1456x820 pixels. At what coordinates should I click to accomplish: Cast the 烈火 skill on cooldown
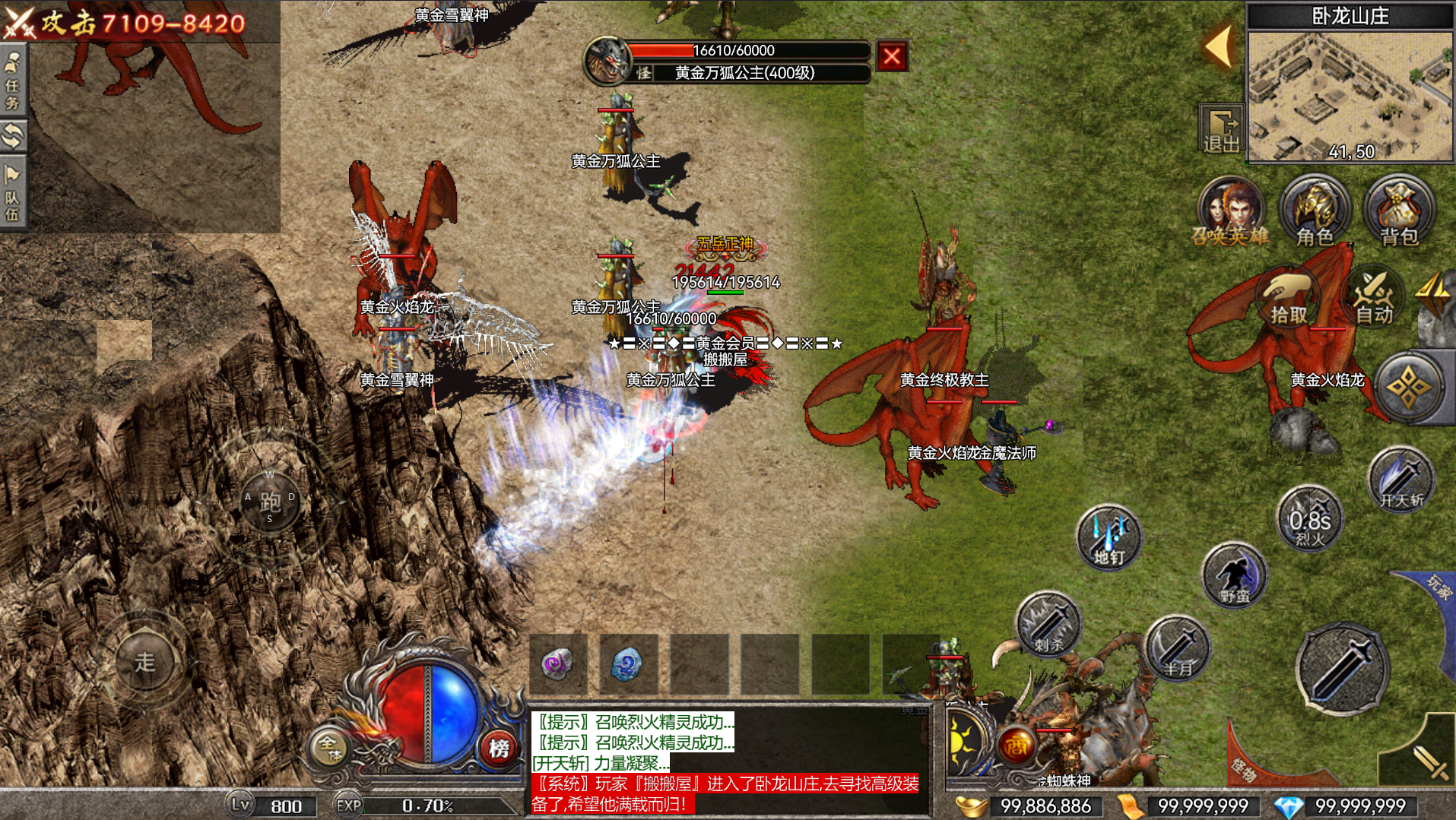(1309, 520)
